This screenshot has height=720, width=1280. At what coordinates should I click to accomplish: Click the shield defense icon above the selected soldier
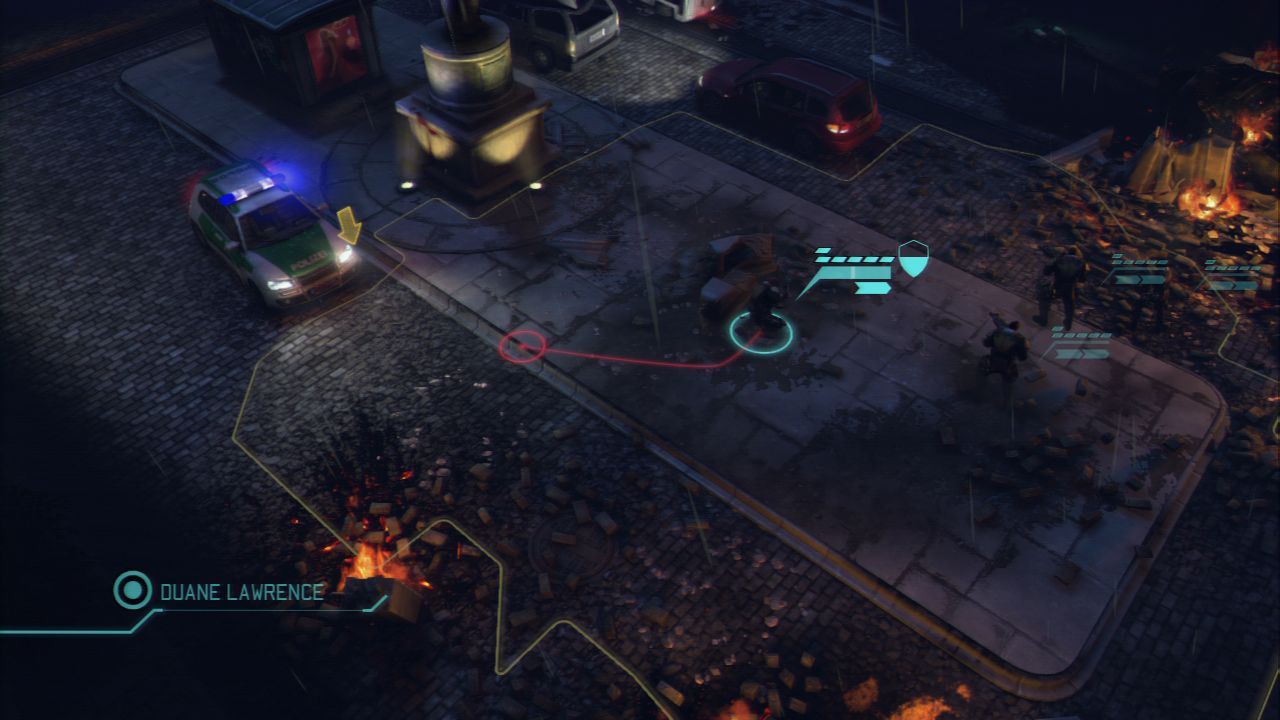(x=912, y=258)
